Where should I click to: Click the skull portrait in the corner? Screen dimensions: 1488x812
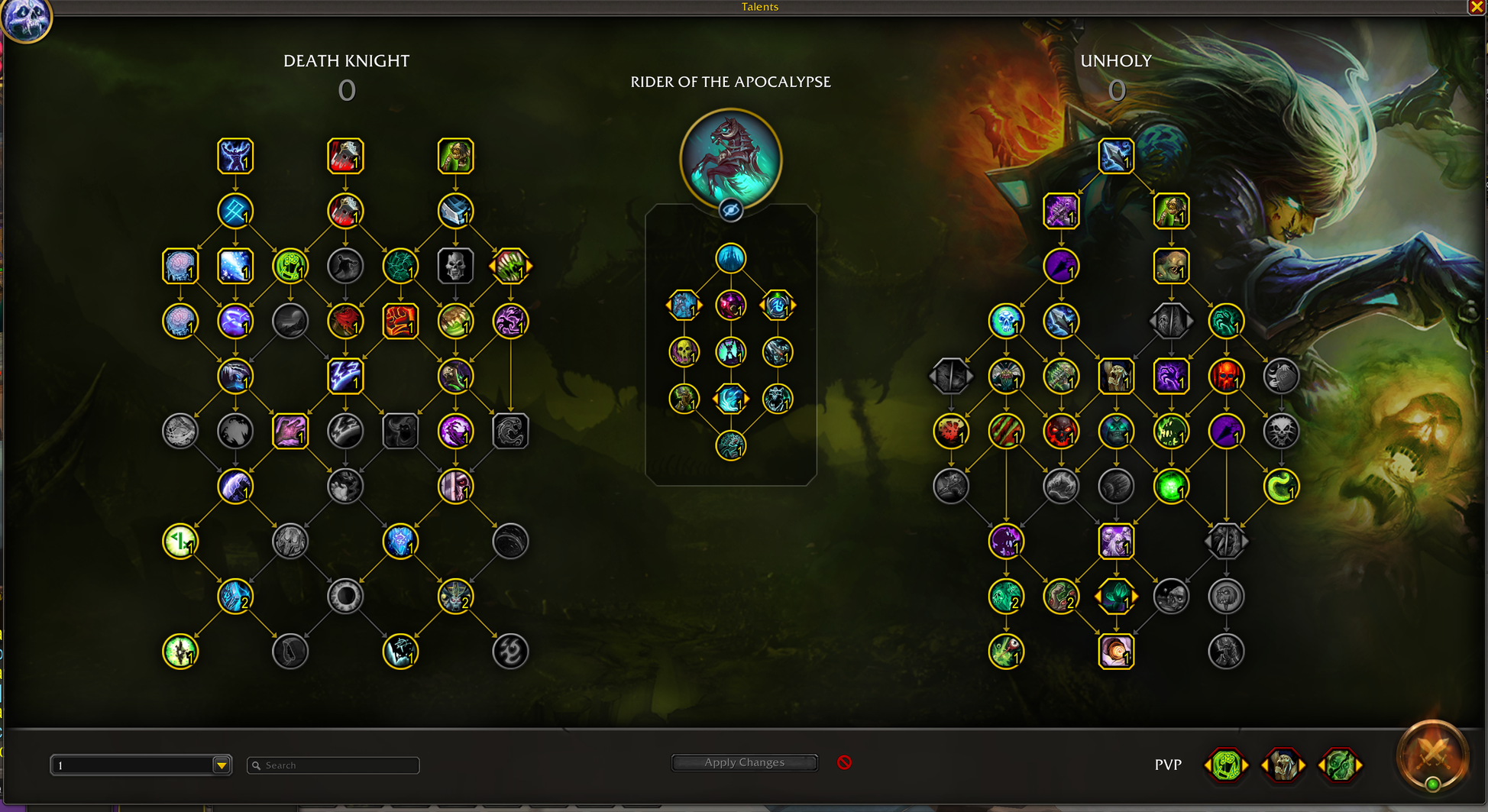tap(26, 18)
